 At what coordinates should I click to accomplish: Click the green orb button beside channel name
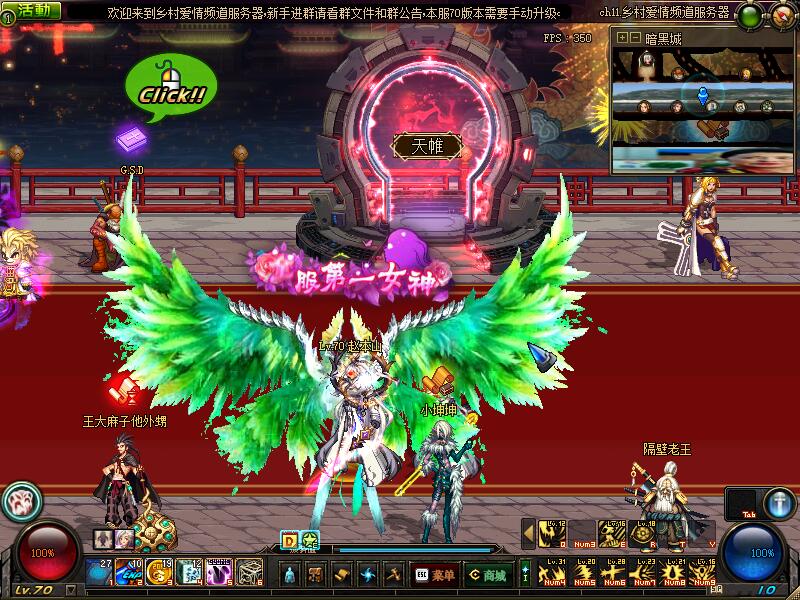click(749, 14)
